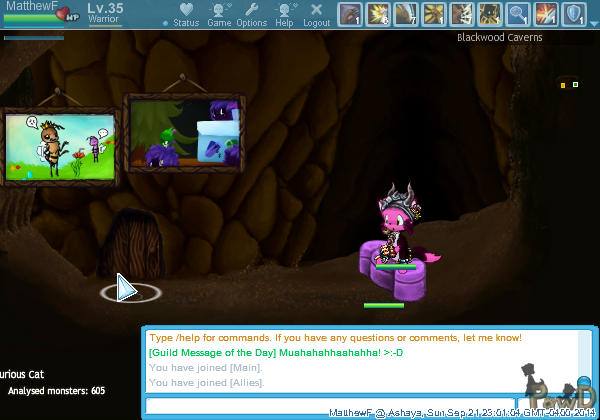Open the Options menu
This screenshot has width=600, height=420.
click(x=251, y=15)
